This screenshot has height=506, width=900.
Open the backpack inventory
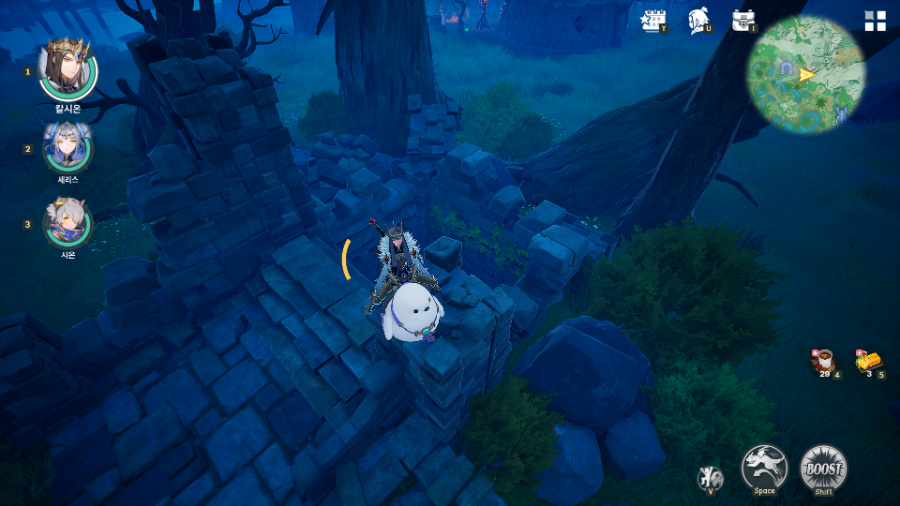click(x=743, y=21)
